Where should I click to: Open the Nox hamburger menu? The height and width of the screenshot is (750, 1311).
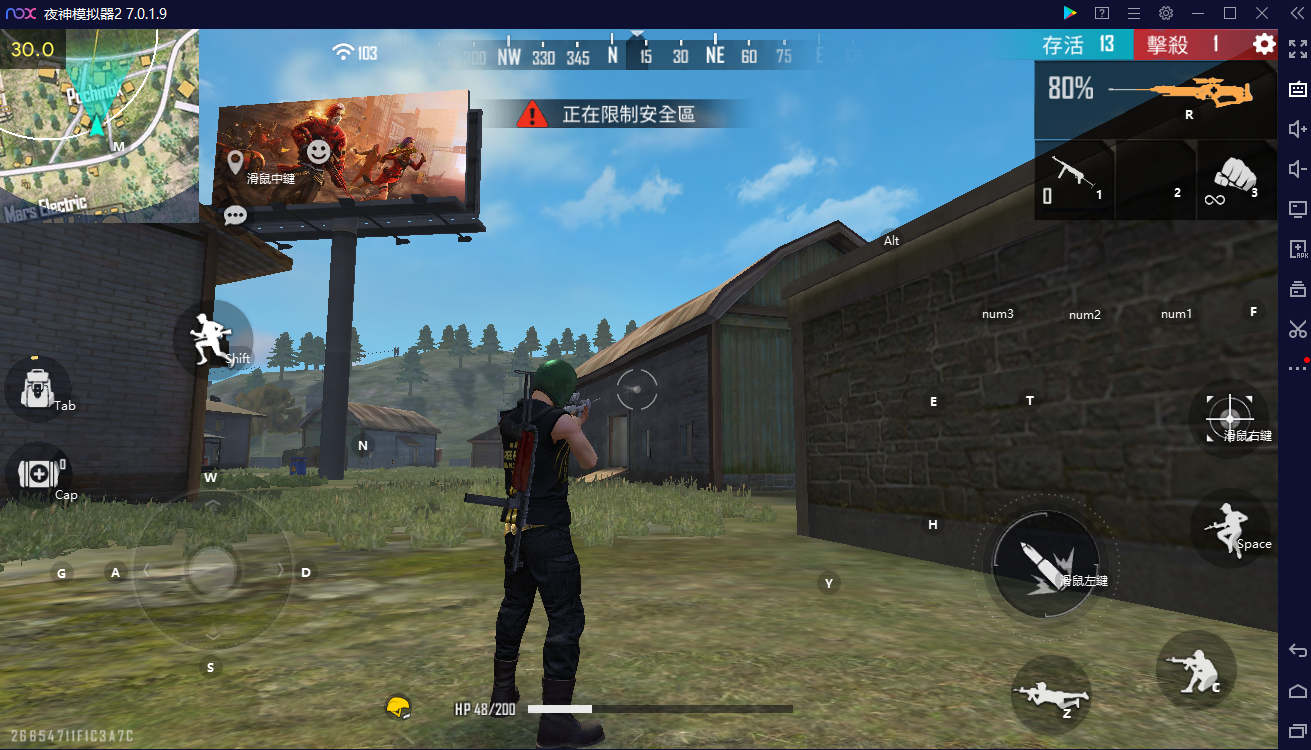(1136, 13)
